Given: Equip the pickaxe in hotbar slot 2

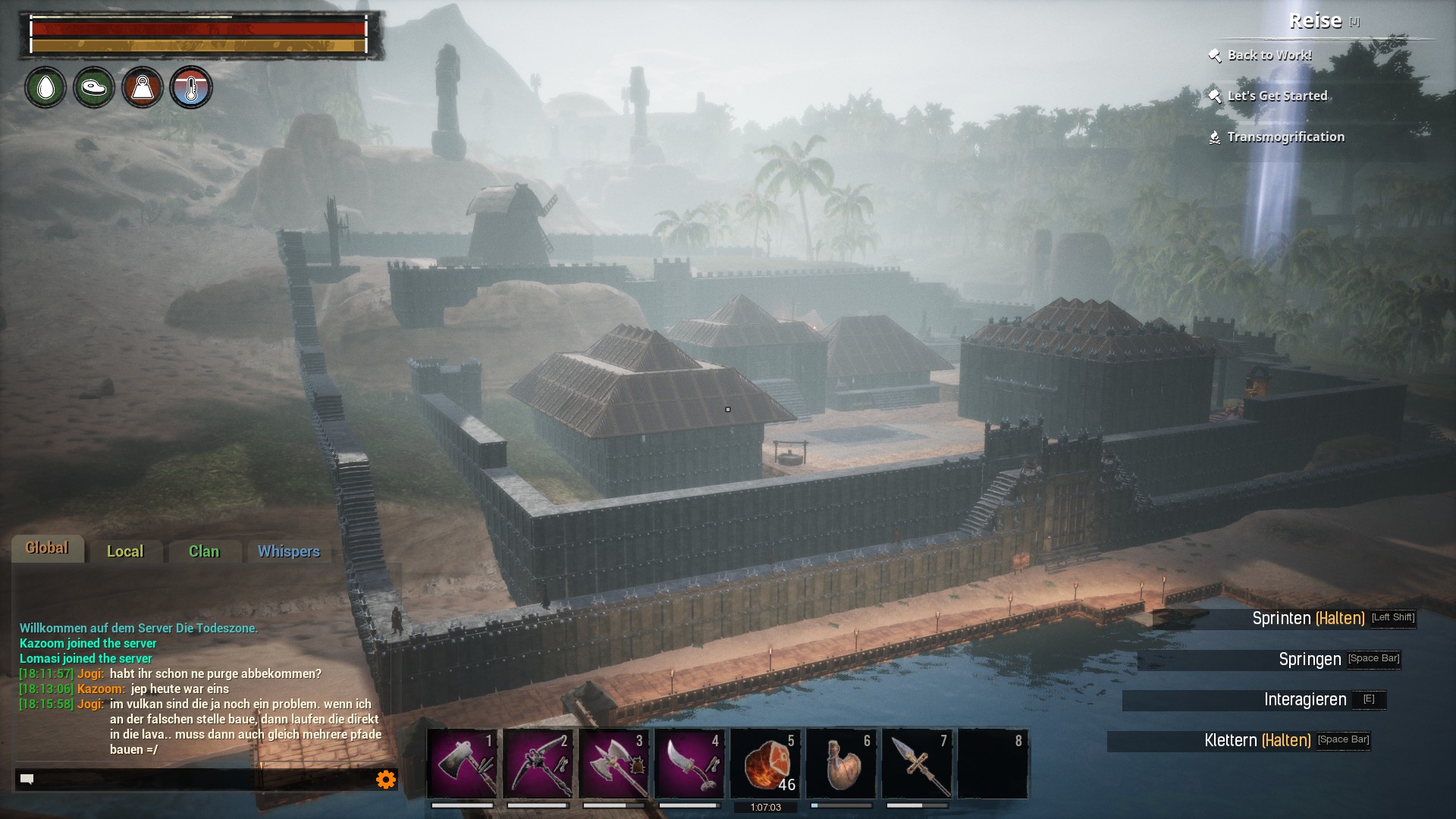Looking at the screenshot, I should 538,764.
